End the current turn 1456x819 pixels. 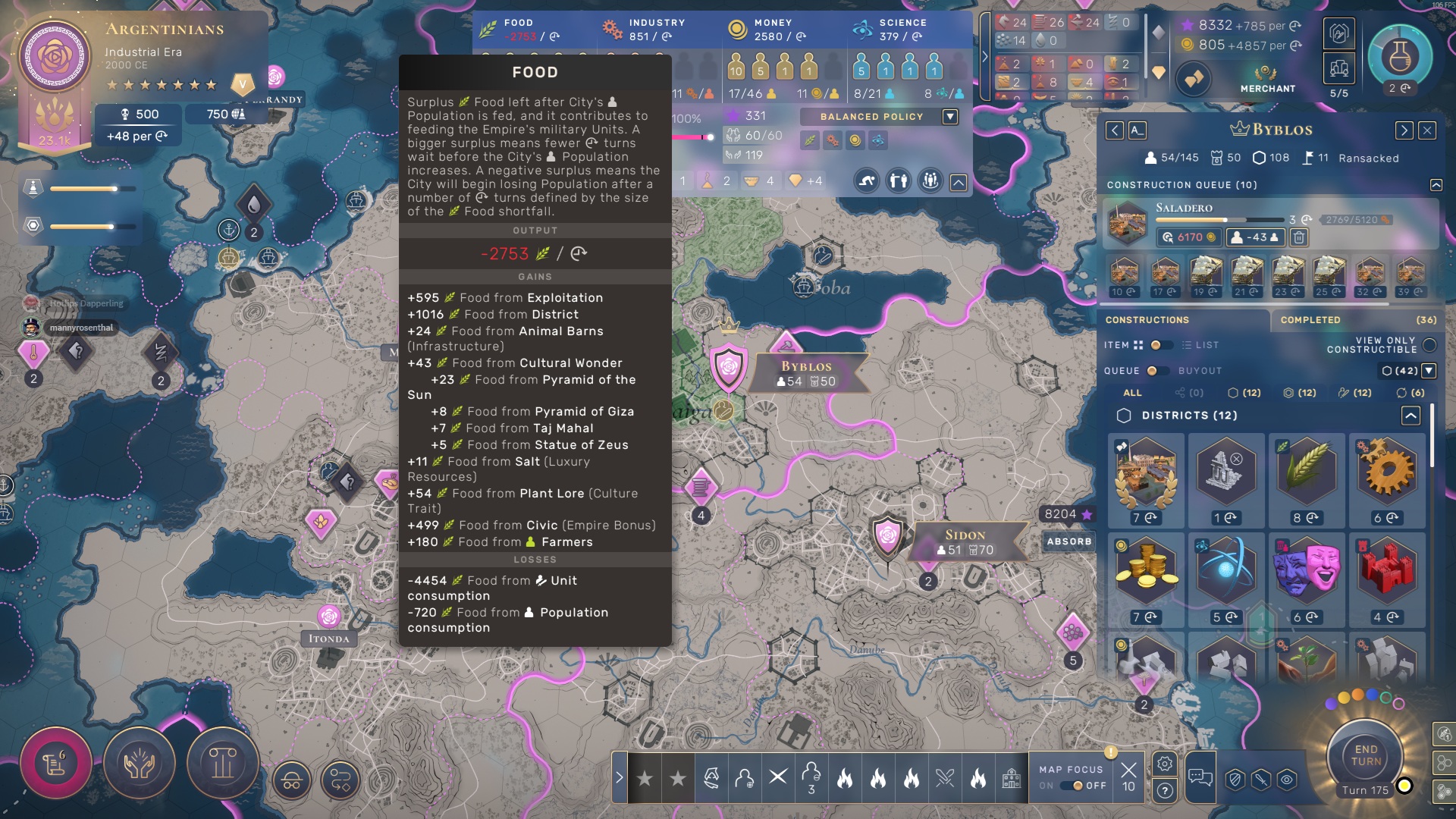pyautogui.click(x=1366, y=755)
